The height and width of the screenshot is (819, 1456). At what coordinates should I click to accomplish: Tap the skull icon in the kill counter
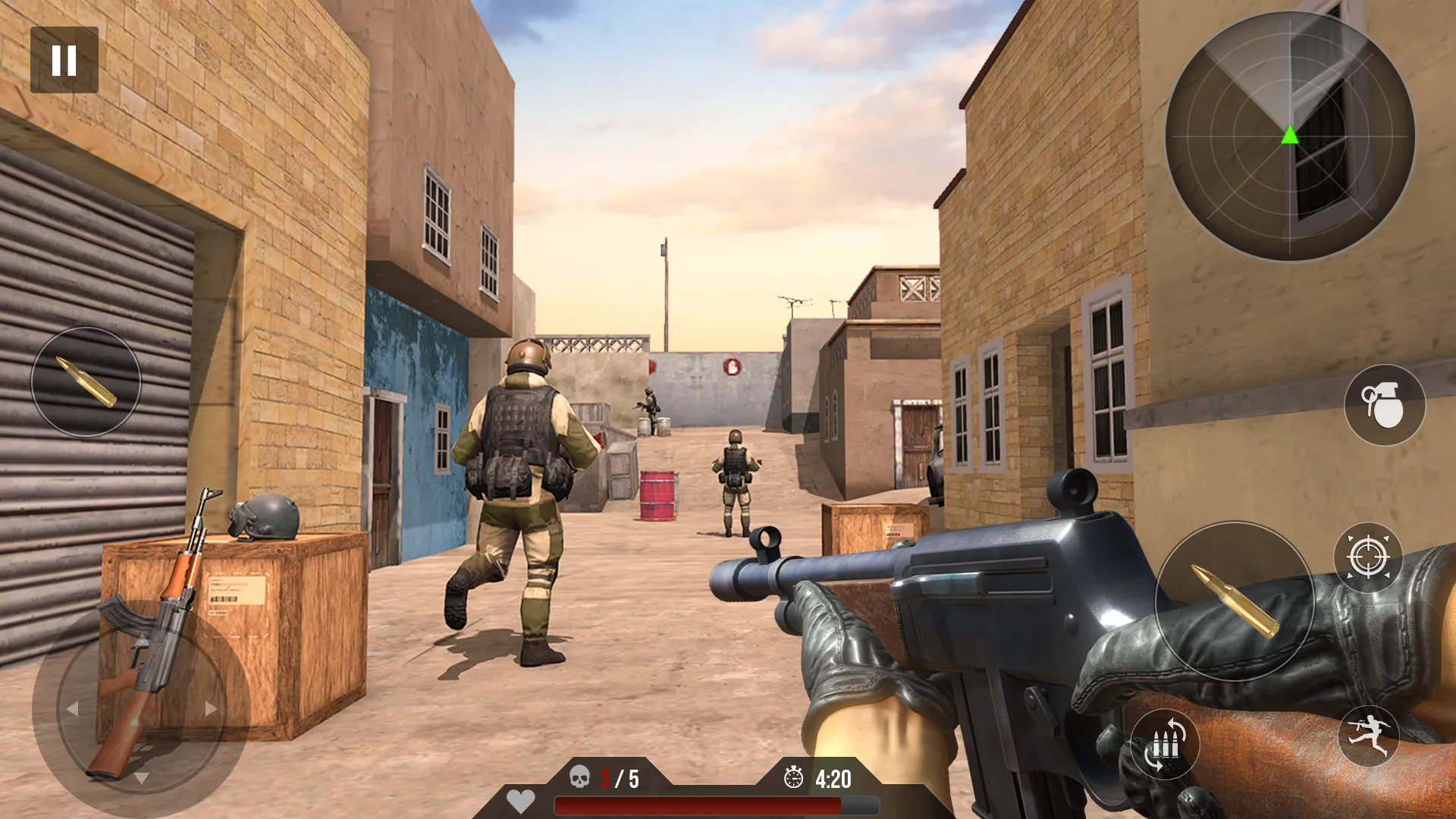point(579,777)
